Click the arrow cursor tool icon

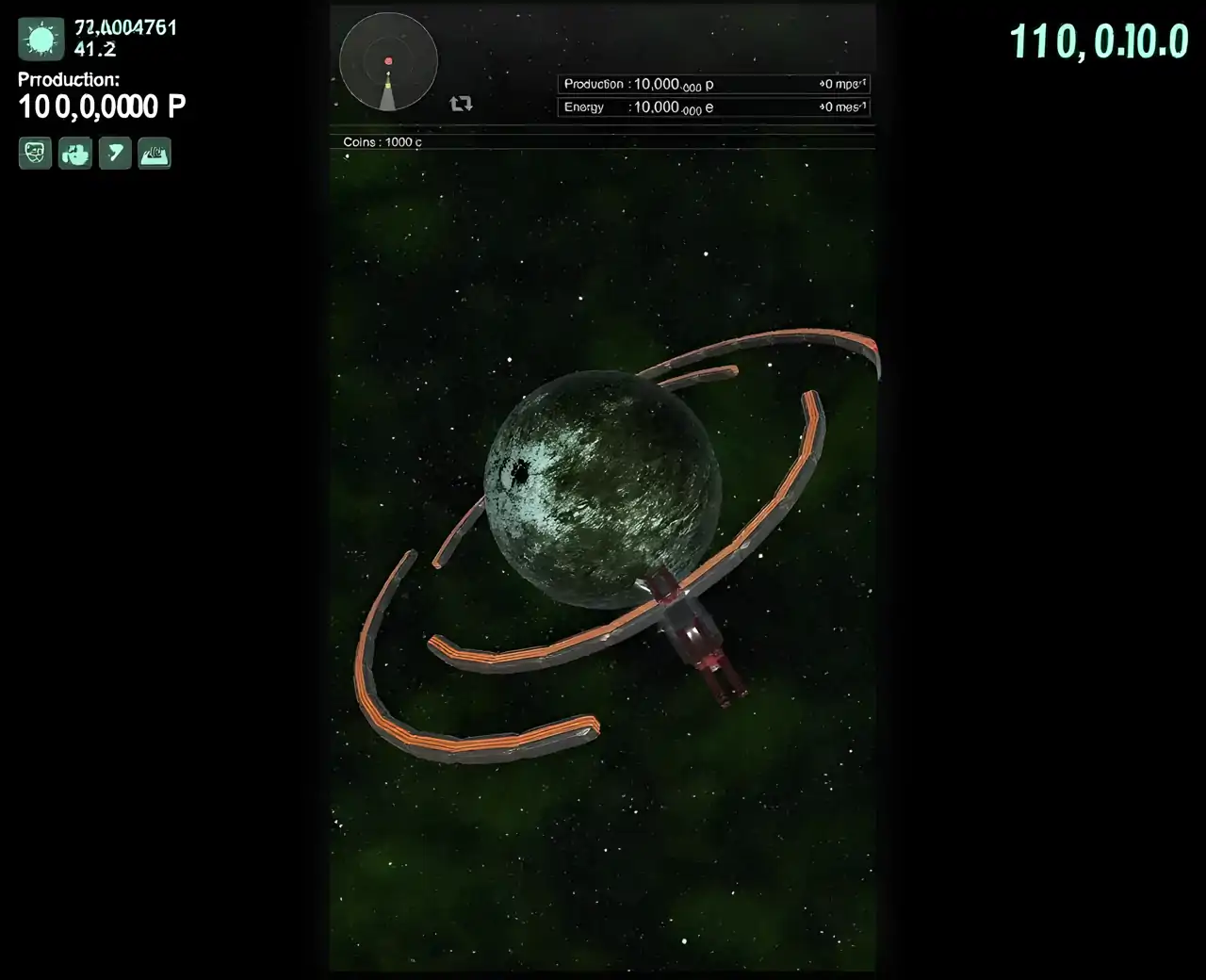tap(115, 153)
